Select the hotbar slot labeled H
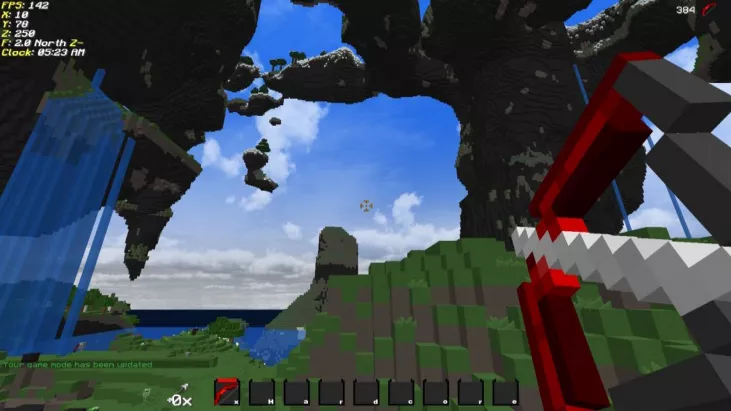Image resolution: width=731 pixels, height=411 pixels. click(x=262, y=392)
